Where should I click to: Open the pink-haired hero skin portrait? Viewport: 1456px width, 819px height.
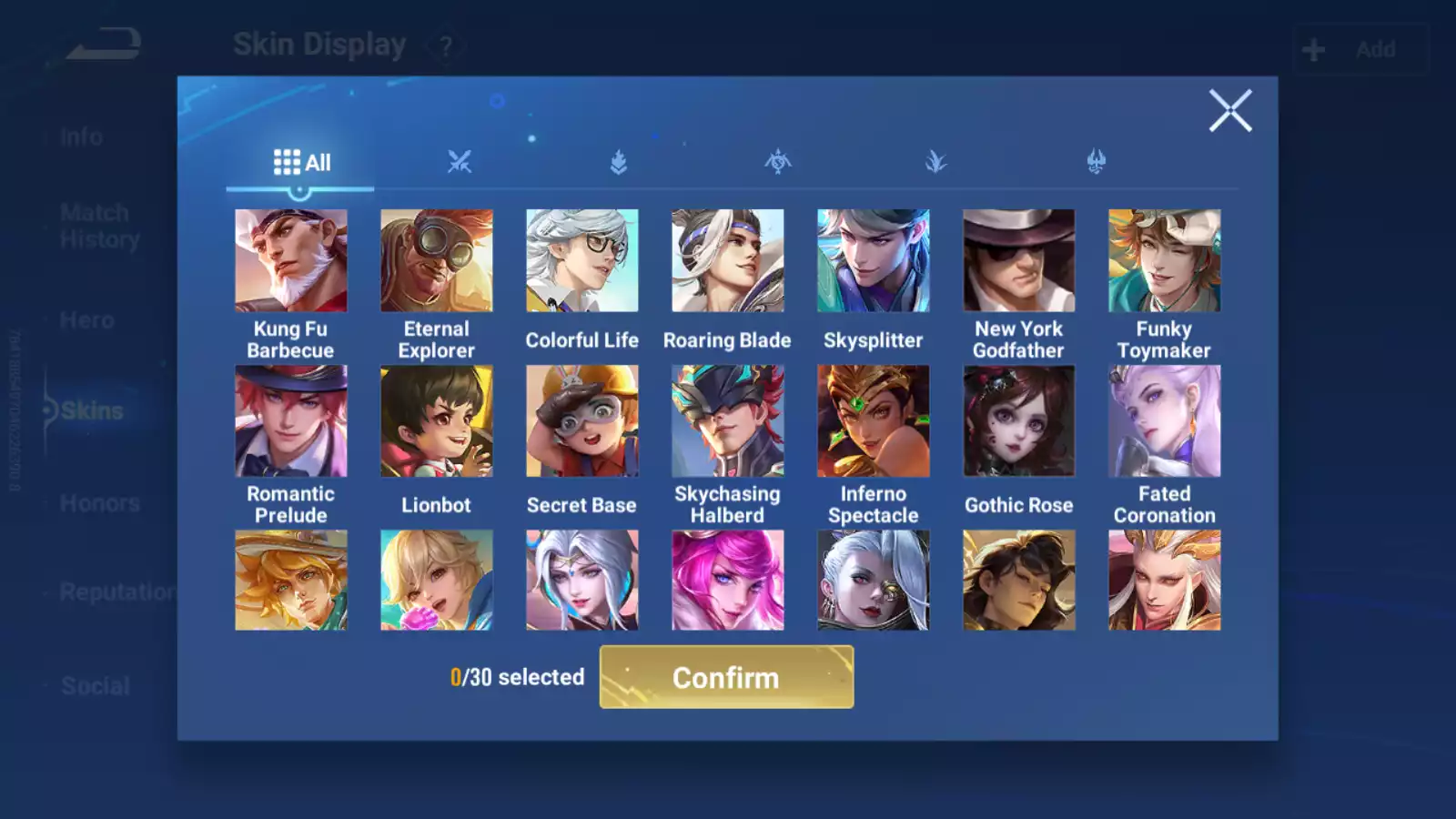coord(727,581)
